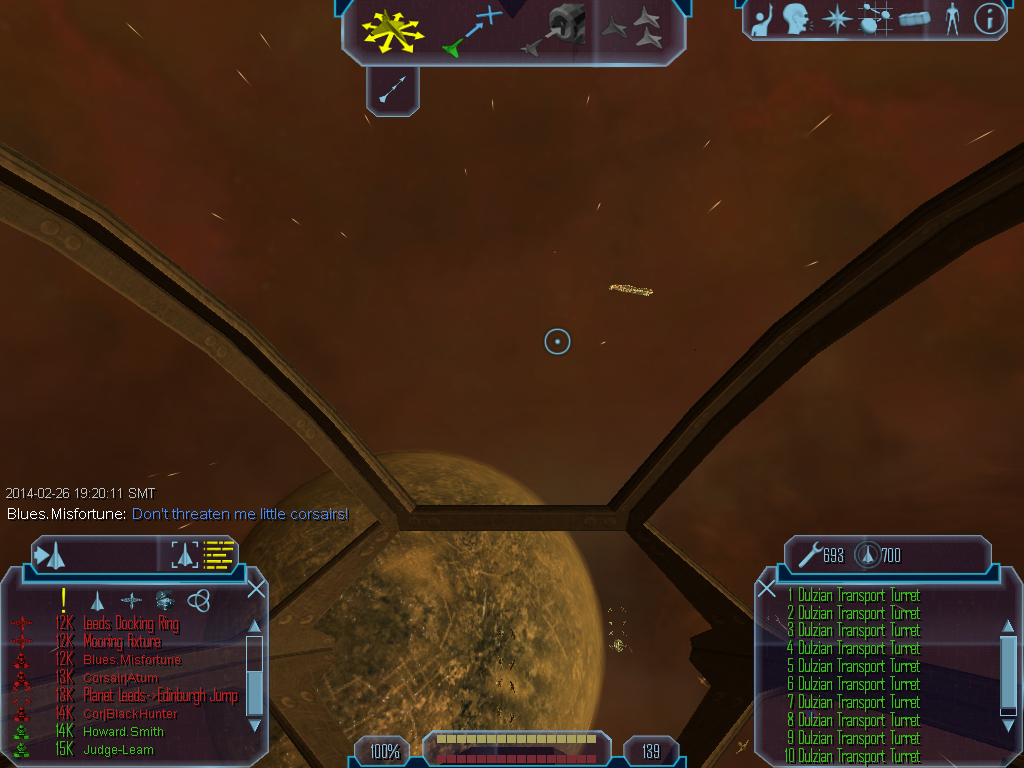Viewport: 1024px width, 768px height.
Task: Show important contacts with exclamation tab
Action: [x=63, y=600]
